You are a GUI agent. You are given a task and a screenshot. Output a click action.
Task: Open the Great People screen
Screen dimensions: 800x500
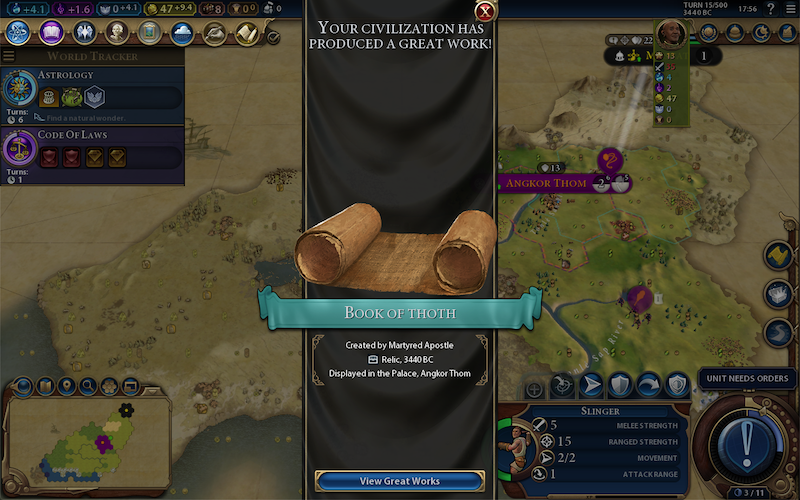click(117, 33)
